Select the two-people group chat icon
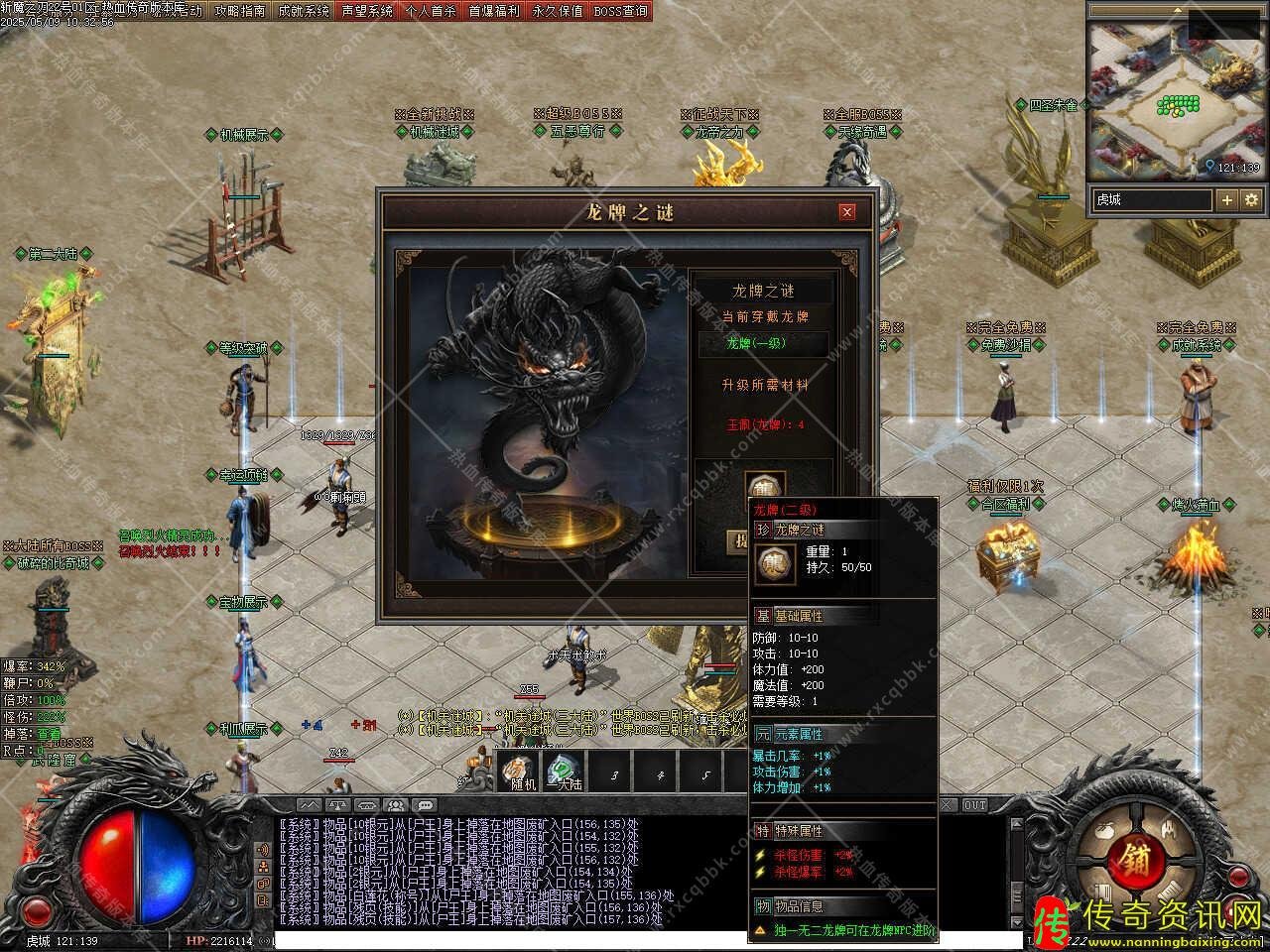 point(396,805)
